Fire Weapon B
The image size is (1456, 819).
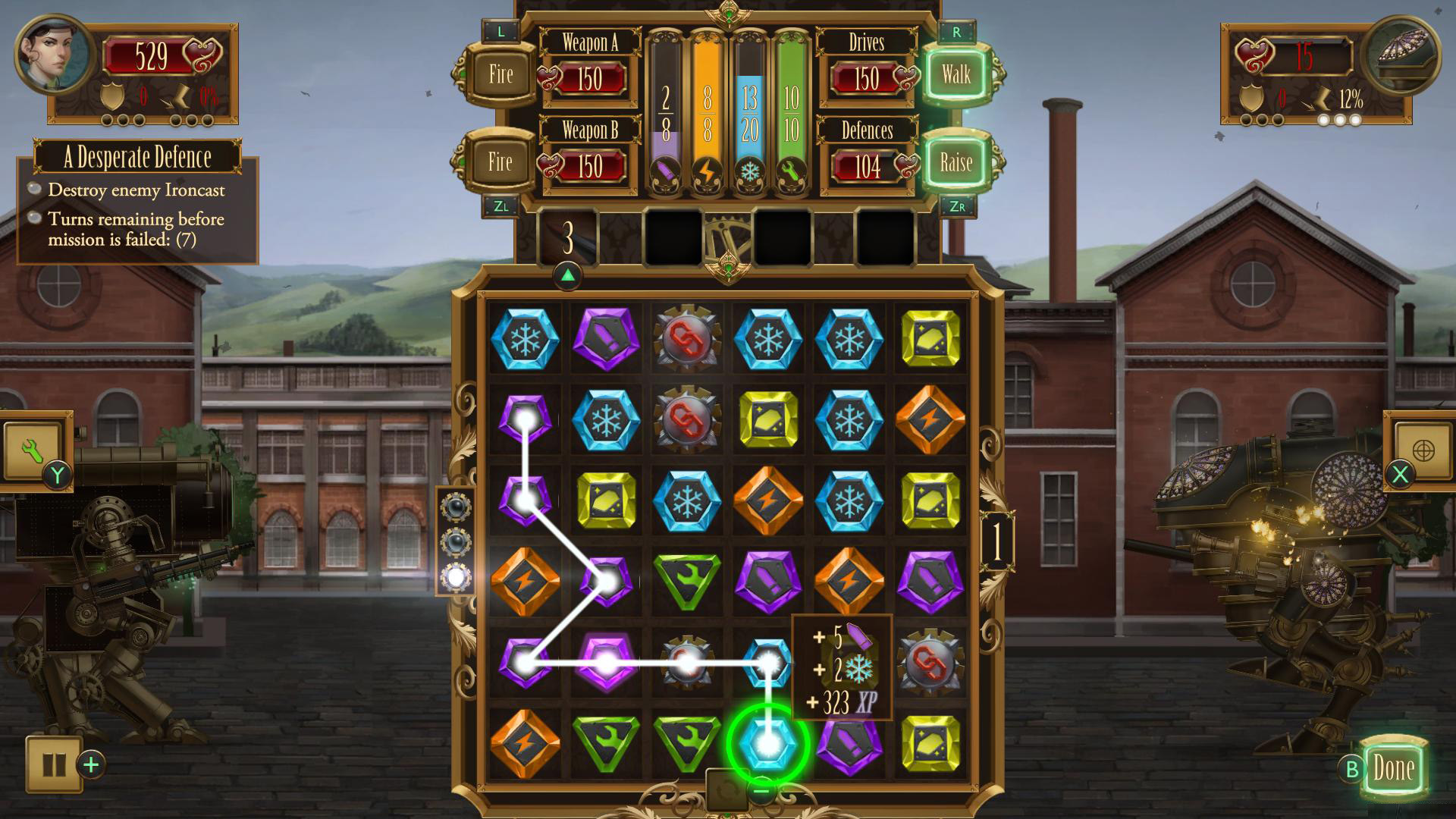(x=500, y=162)
